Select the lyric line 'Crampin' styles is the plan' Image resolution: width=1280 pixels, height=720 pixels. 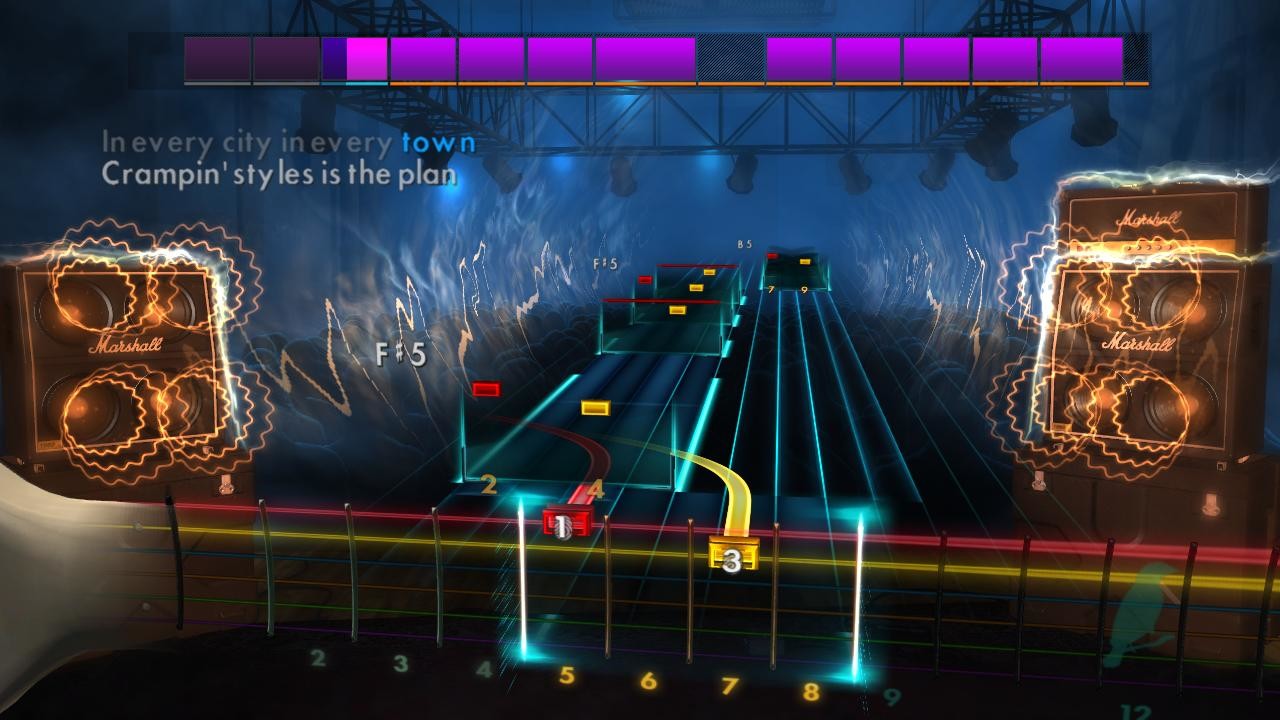280,173
